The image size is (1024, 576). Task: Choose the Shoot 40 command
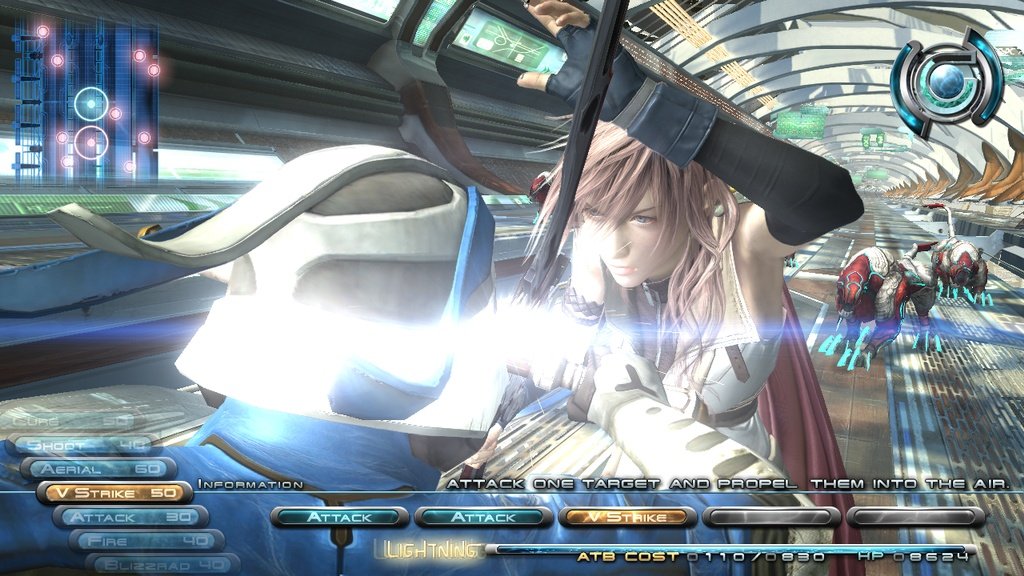tap(85, 445)
